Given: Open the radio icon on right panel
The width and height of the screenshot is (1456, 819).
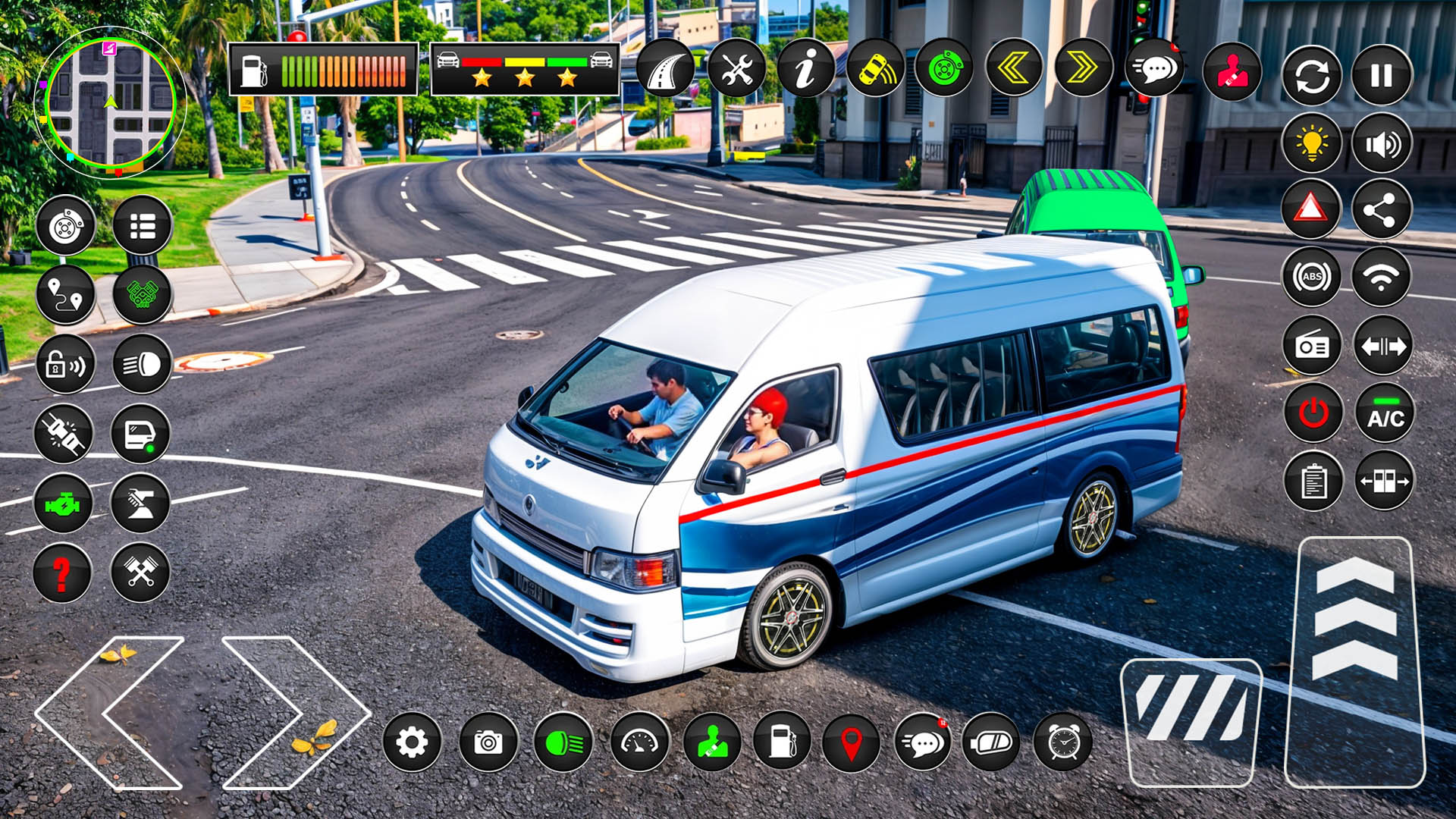Looking at the screenshot, I should (1312, 349).
